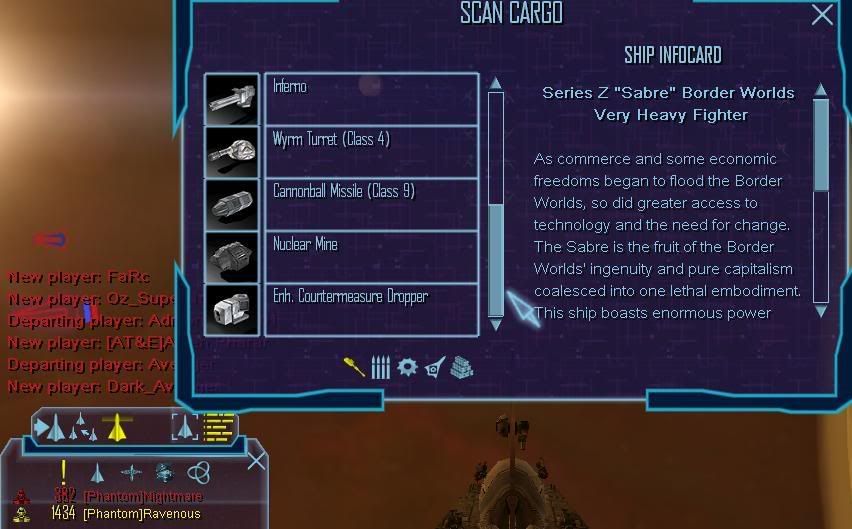Pick the Enh. Countermeasure Dropper row
The width and height of the screenshot is (852, 529).
(x=370, y=308)
